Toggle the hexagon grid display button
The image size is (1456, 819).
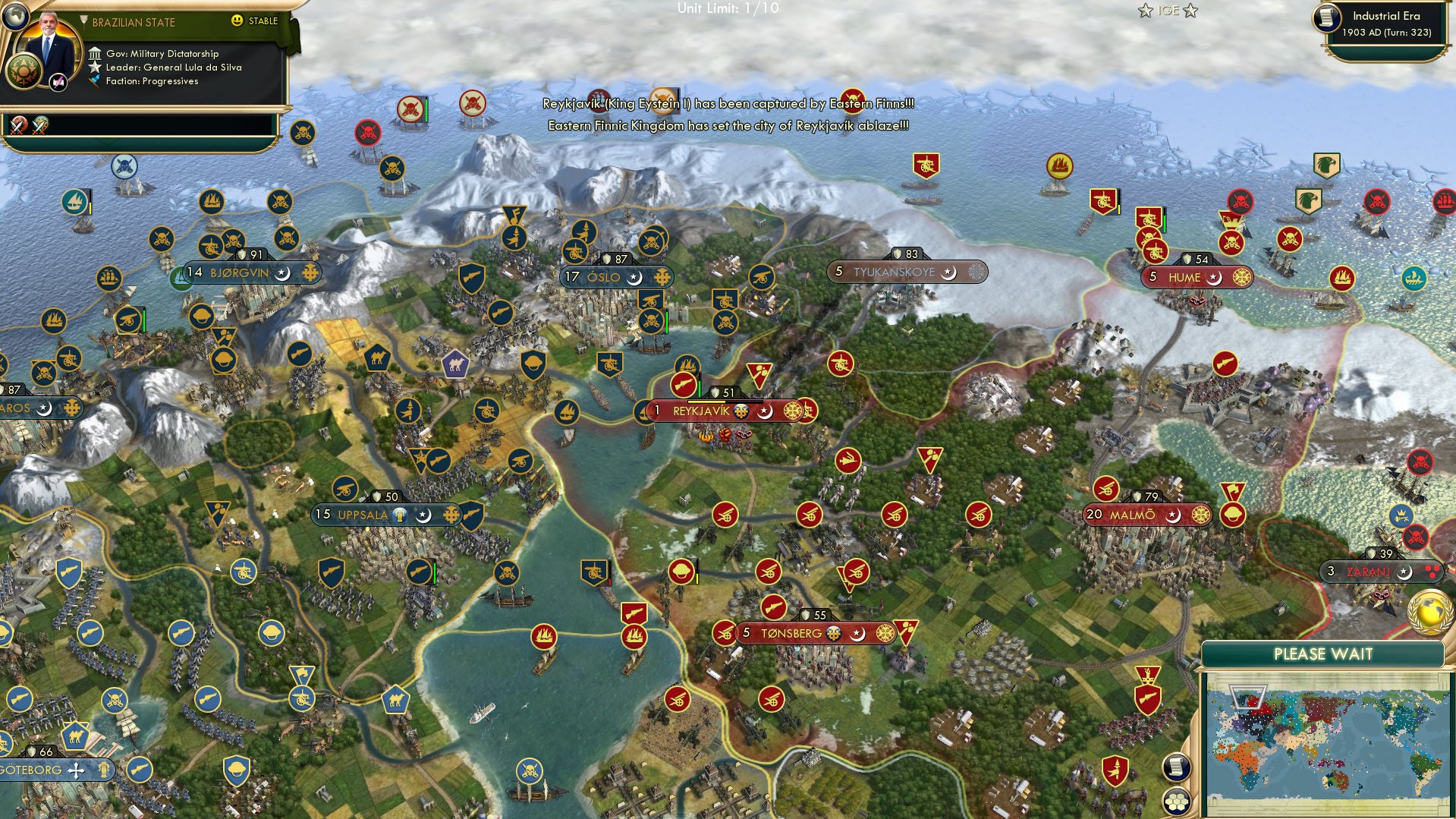click(x=1177, y=801)
